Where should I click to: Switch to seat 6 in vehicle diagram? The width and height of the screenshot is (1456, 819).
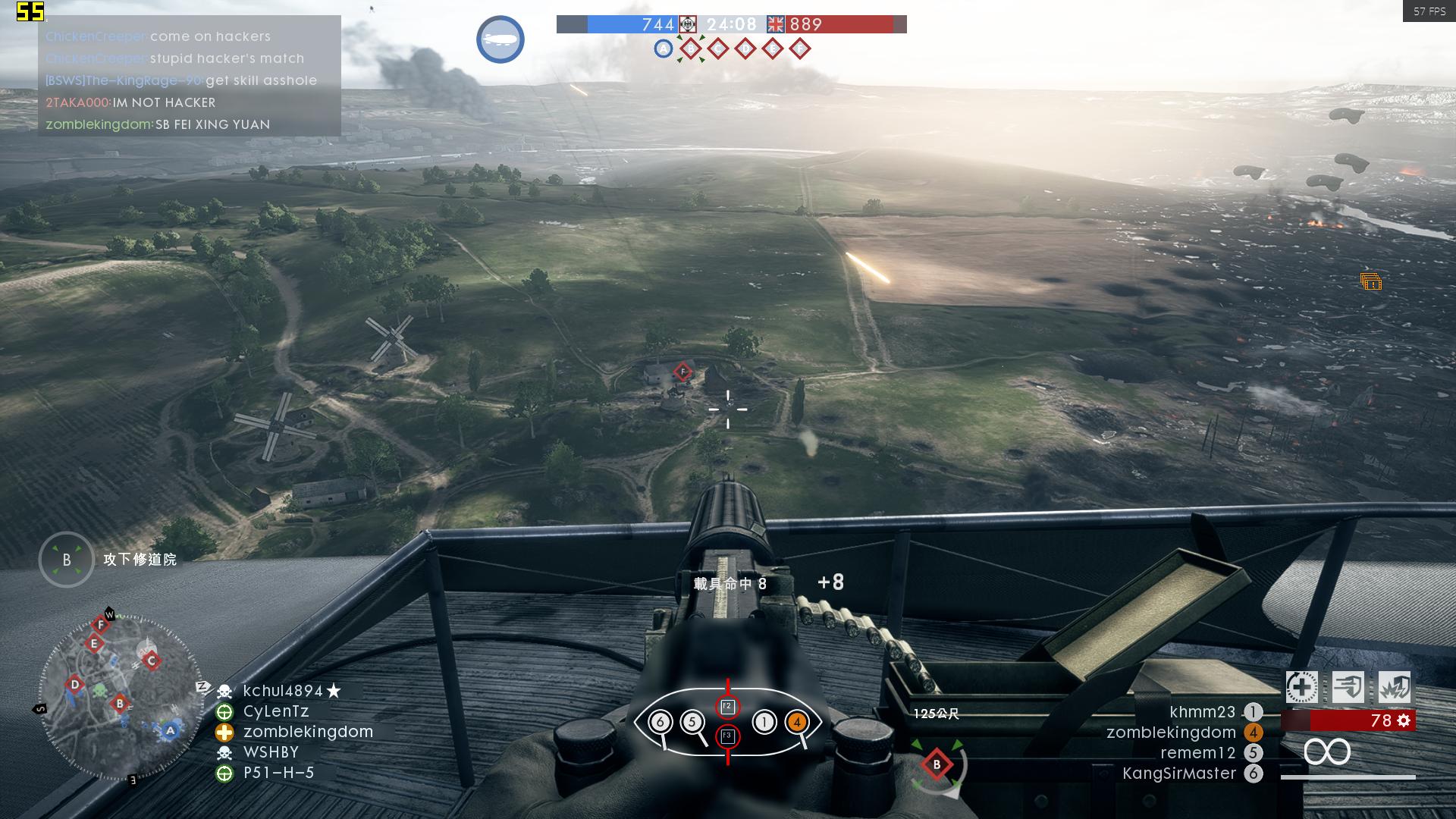(660, 722)
